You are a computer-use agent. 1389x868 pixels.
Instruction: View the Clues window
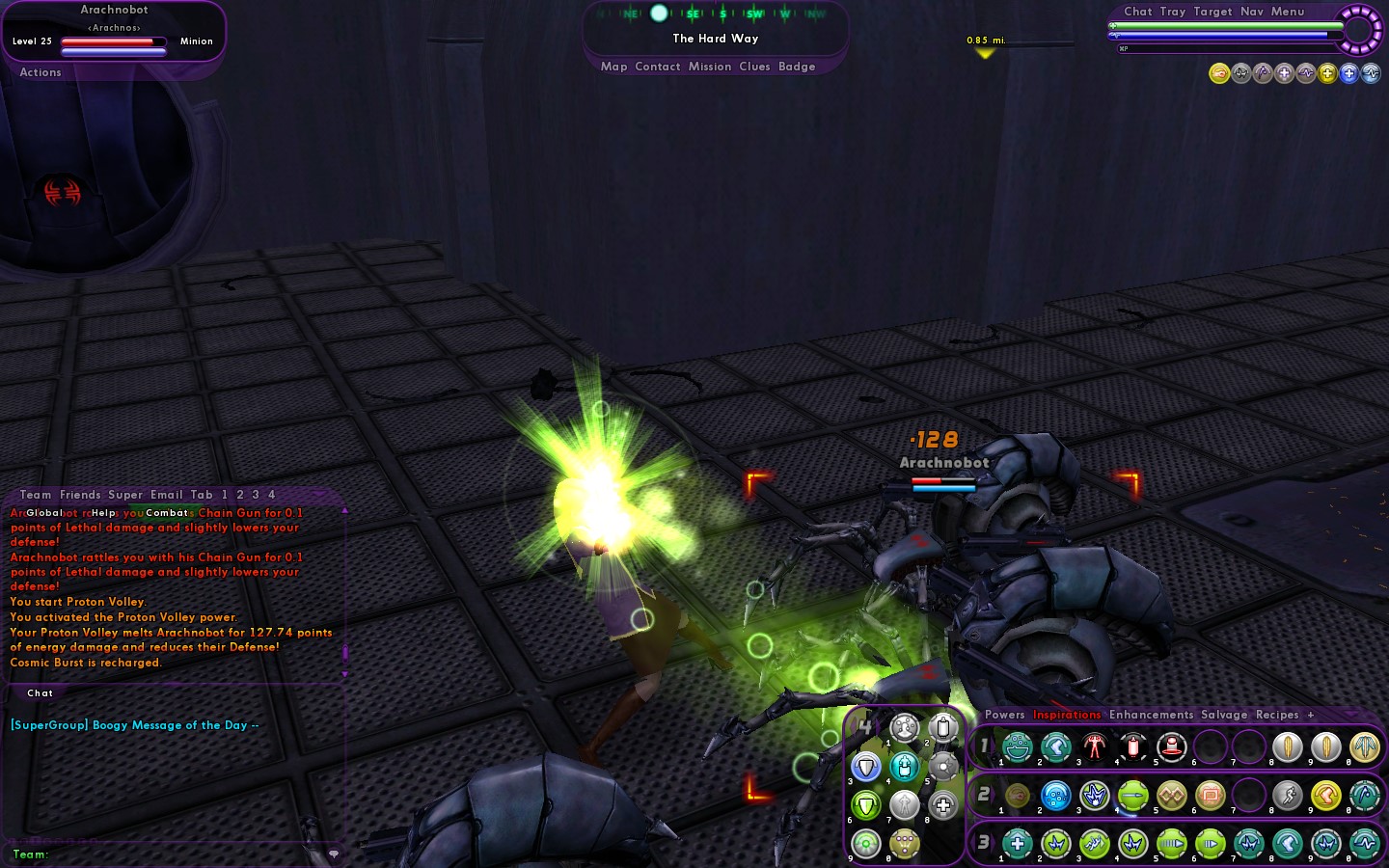pos(754,67)
